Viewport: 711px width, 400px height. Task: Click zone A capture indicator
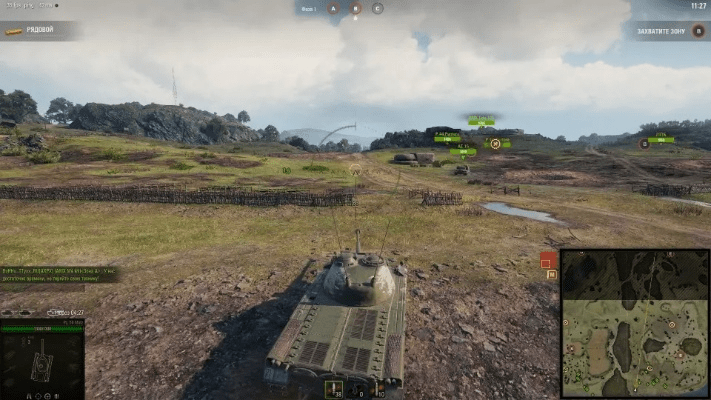(334, 8)
